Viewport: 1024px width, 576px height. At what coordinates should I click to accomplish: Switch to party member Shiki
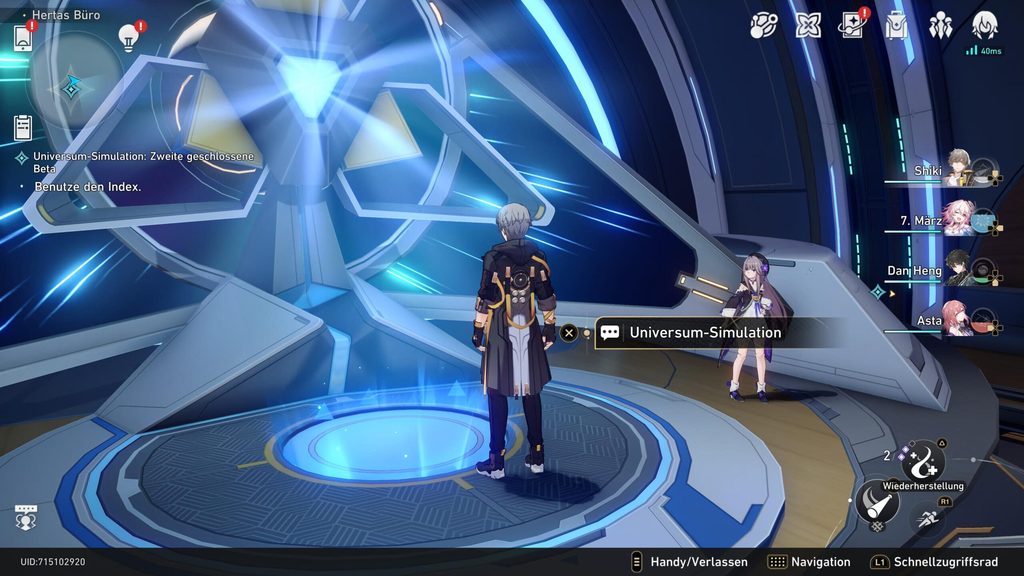960,171
